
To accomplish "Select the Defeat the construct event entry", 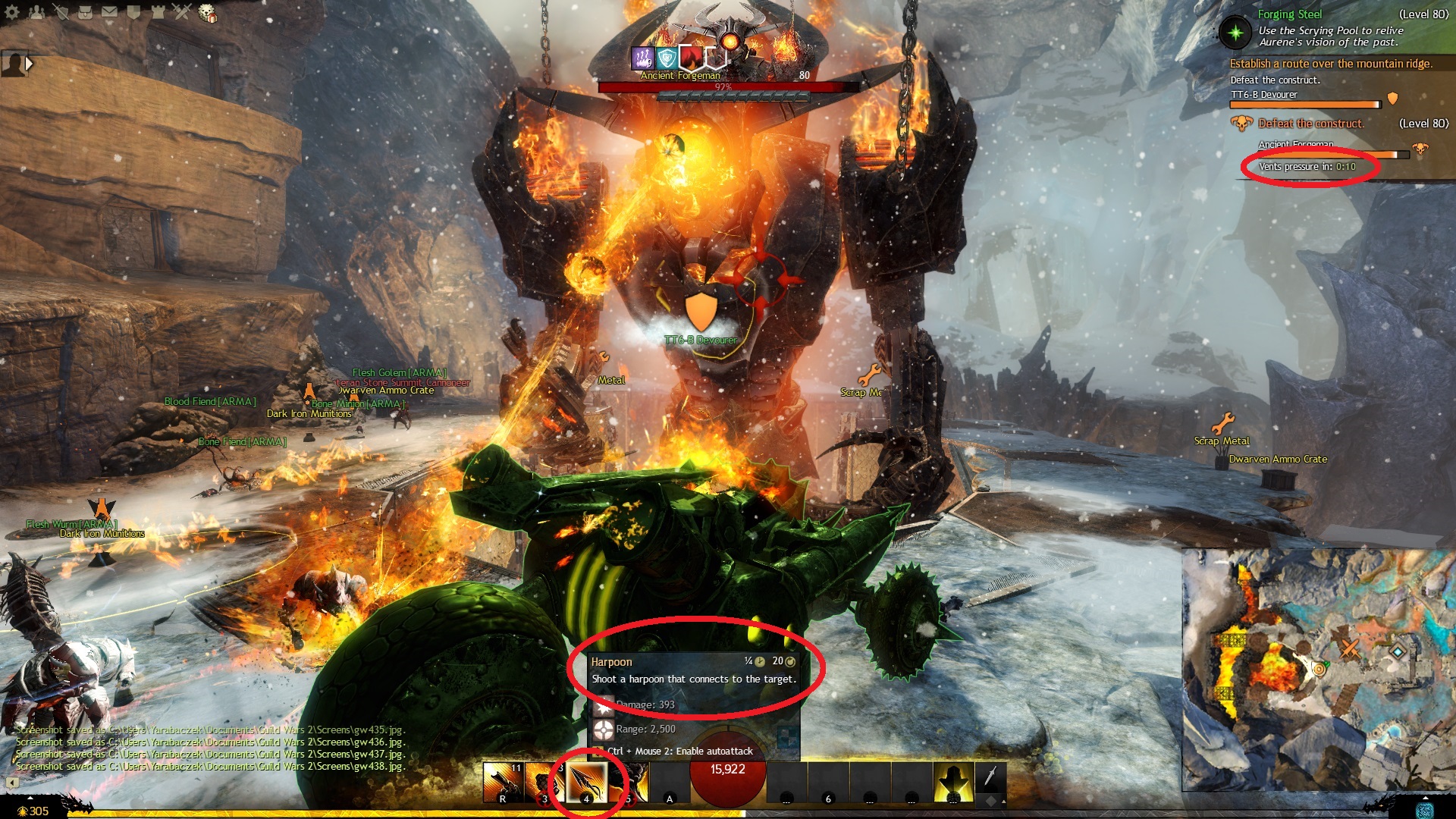I will [x=1310, y=124].
